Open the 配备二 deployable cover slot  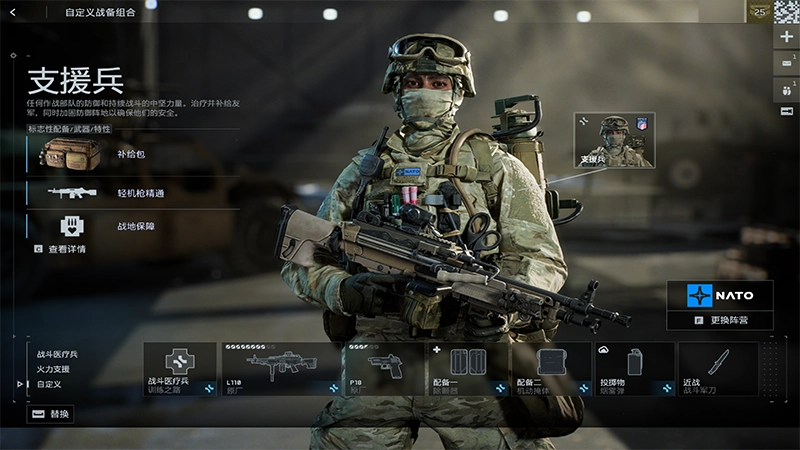pos(551,368)
